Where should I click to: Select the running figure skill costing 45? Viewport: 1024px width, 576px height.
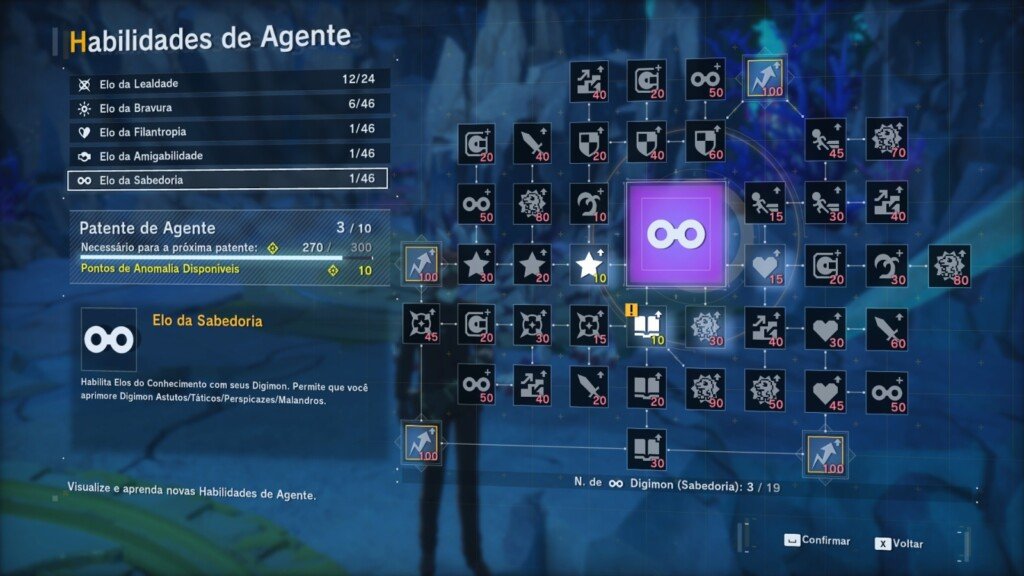pyautogui.click(x=825, y=139)
